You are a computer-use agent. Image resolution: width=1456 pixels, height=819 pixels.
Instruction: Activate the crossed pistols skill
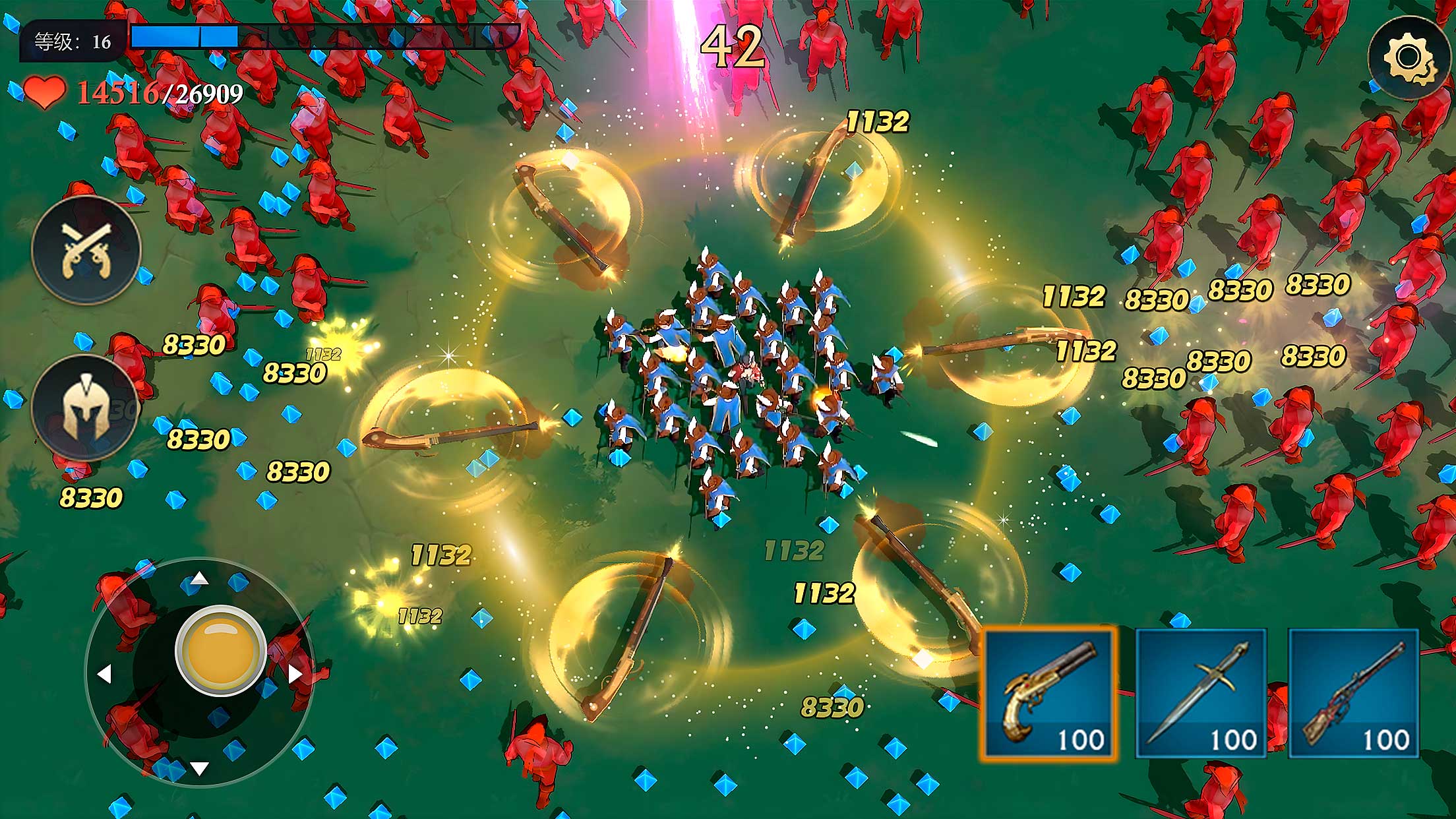click(x=86, y=250)
